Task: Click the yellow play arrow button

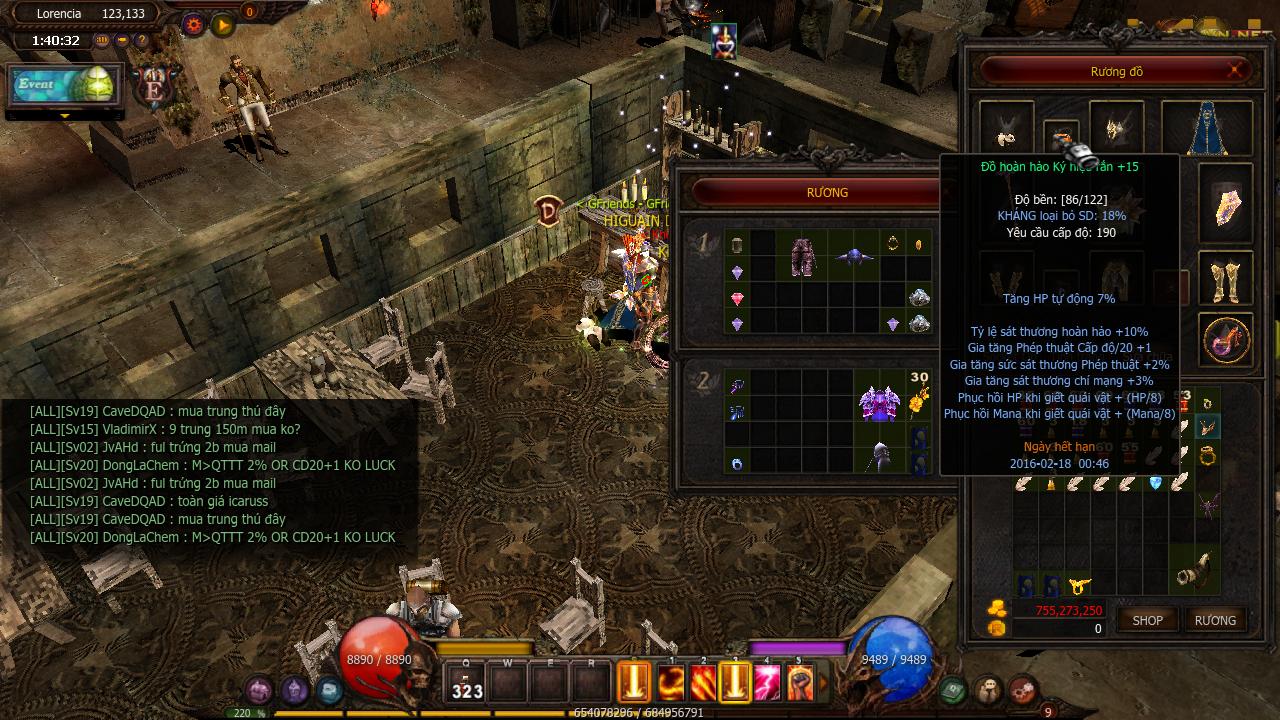Action: [222, 23]
